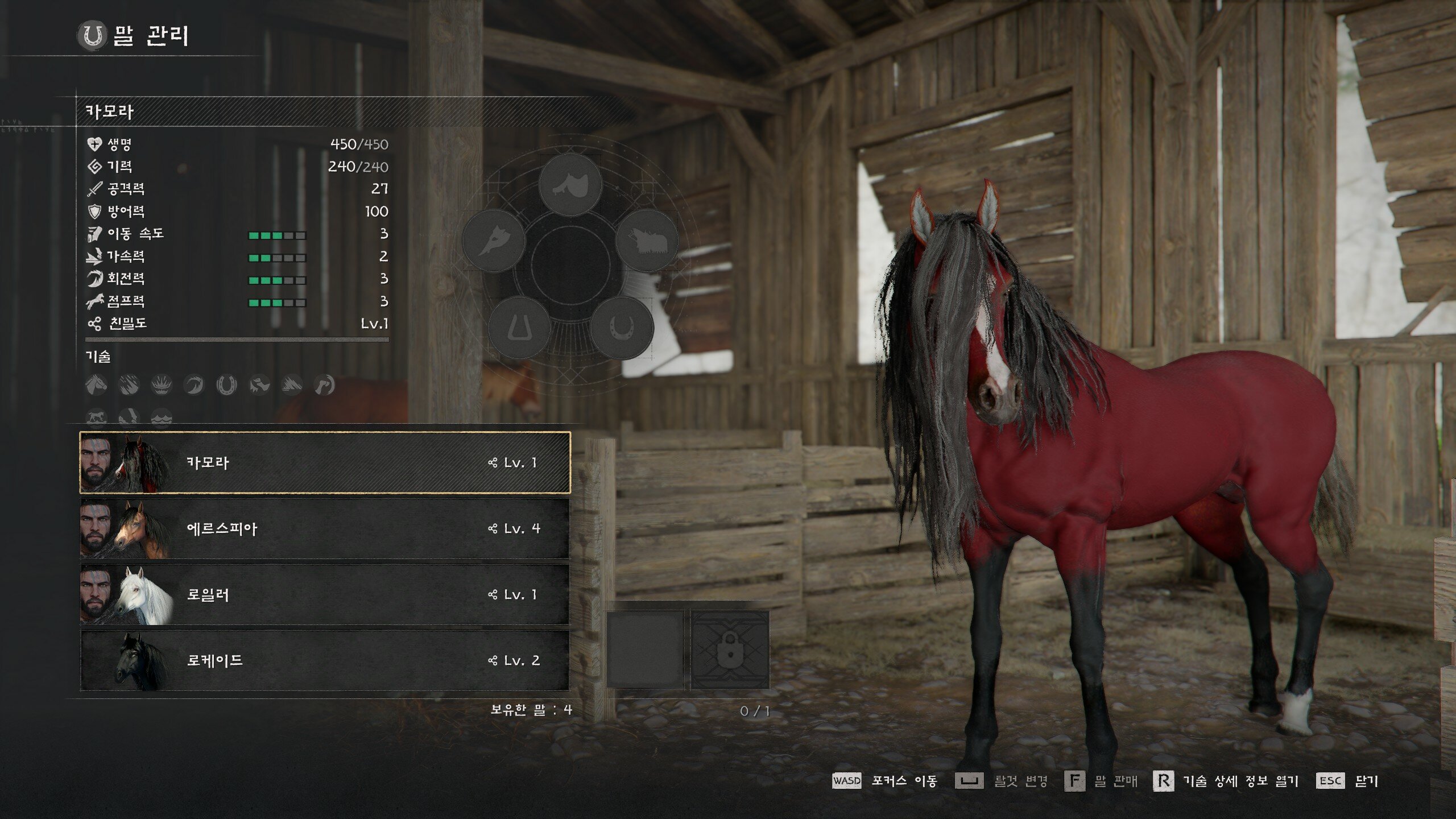Inspect the kicking hoof skill icon
This screenshot has width=1456, height=819.
tap(324, 385)
